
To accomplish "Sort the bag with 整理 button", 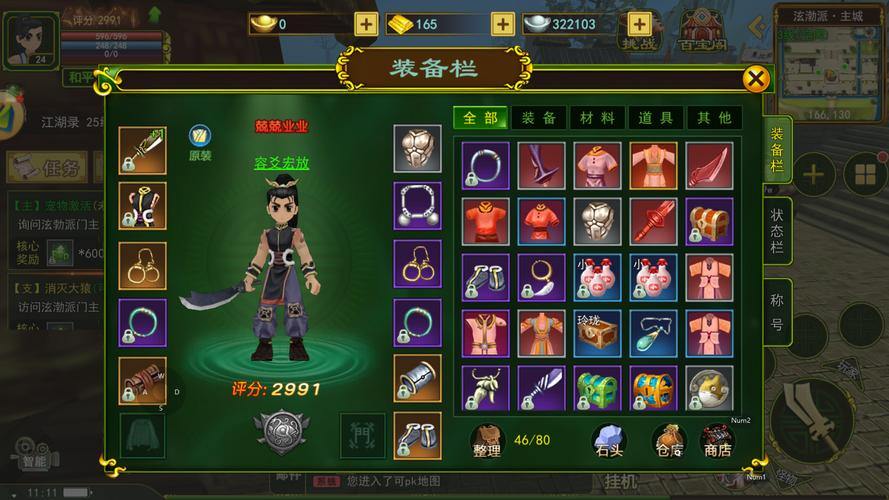I will tap(487, 441).
